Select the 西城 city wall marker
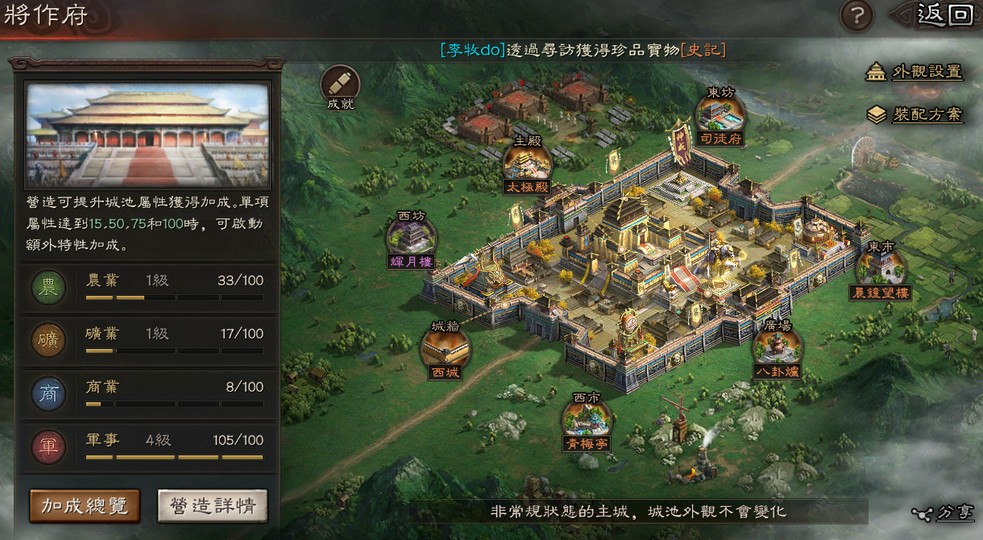The height and width of the screenshot is (540, 983). pyautogui.click(x=445, y=350)
